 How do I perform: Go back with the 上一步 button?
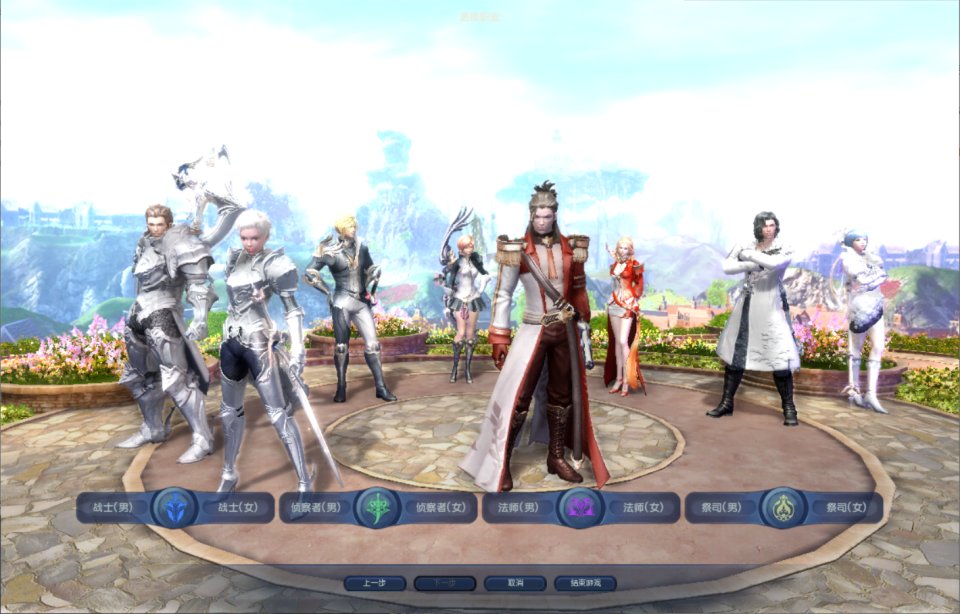[375, 583]
